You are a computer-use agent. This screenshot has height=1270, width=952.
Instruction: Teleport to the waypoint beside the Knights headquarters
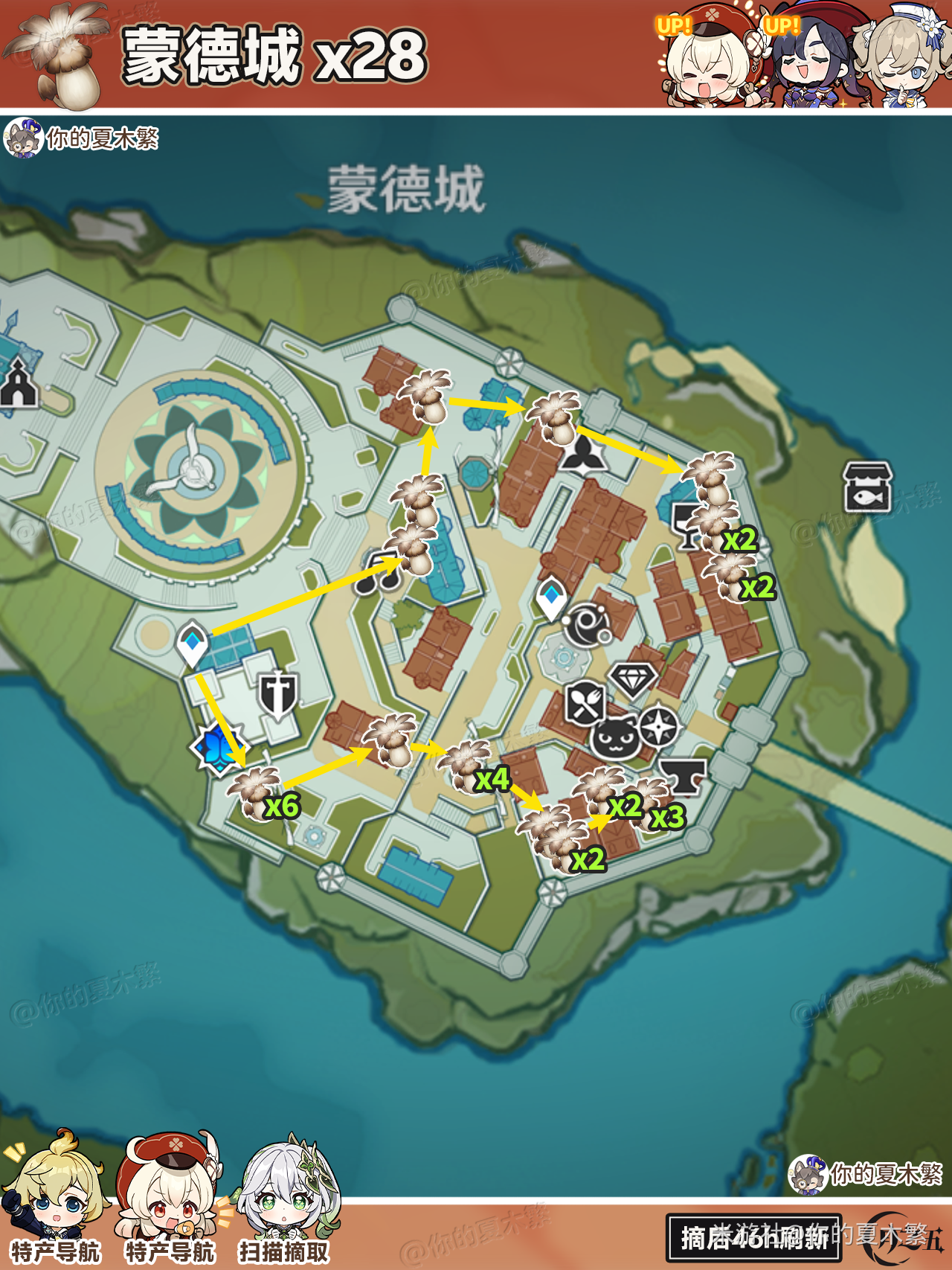tap(192, 643)
